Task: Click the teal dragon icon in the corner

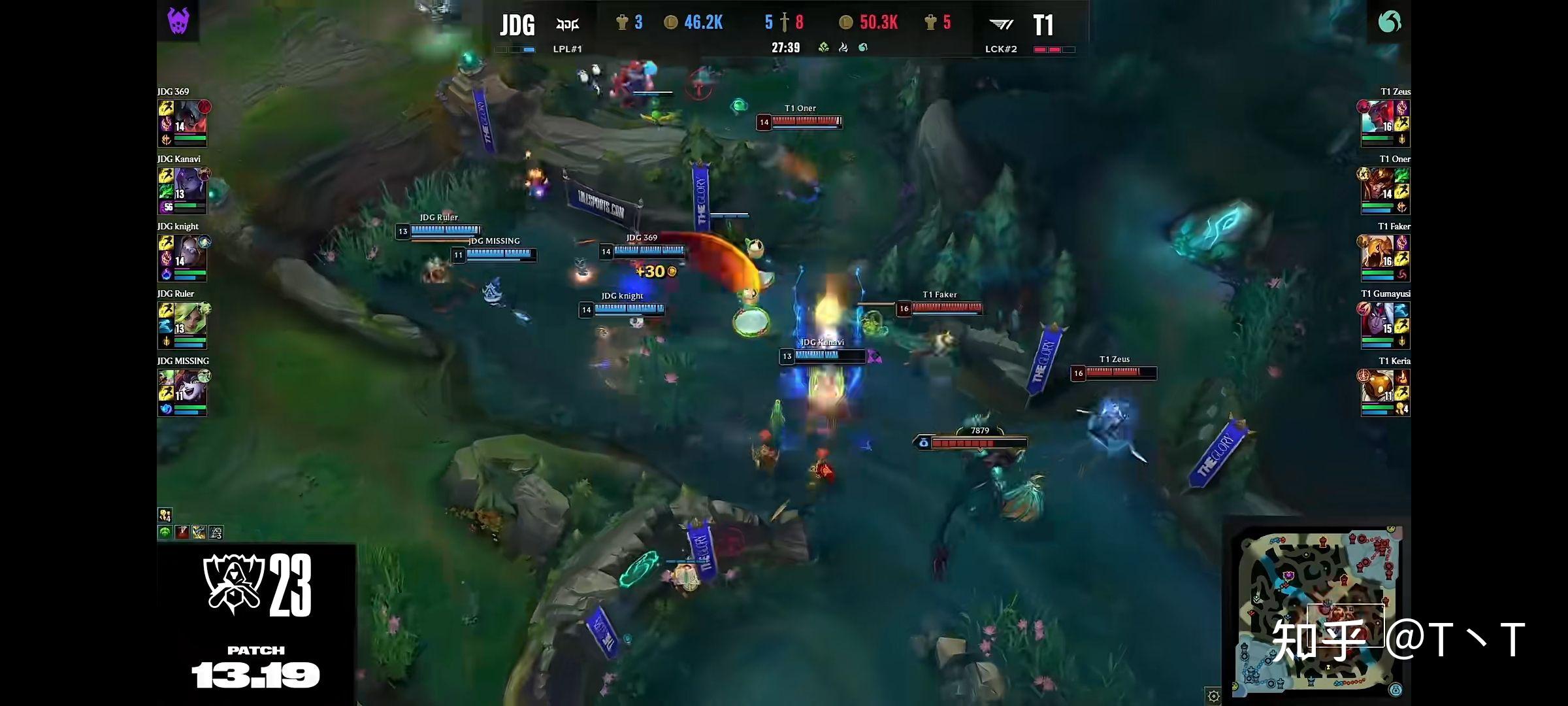Action: pos(1389,22)
